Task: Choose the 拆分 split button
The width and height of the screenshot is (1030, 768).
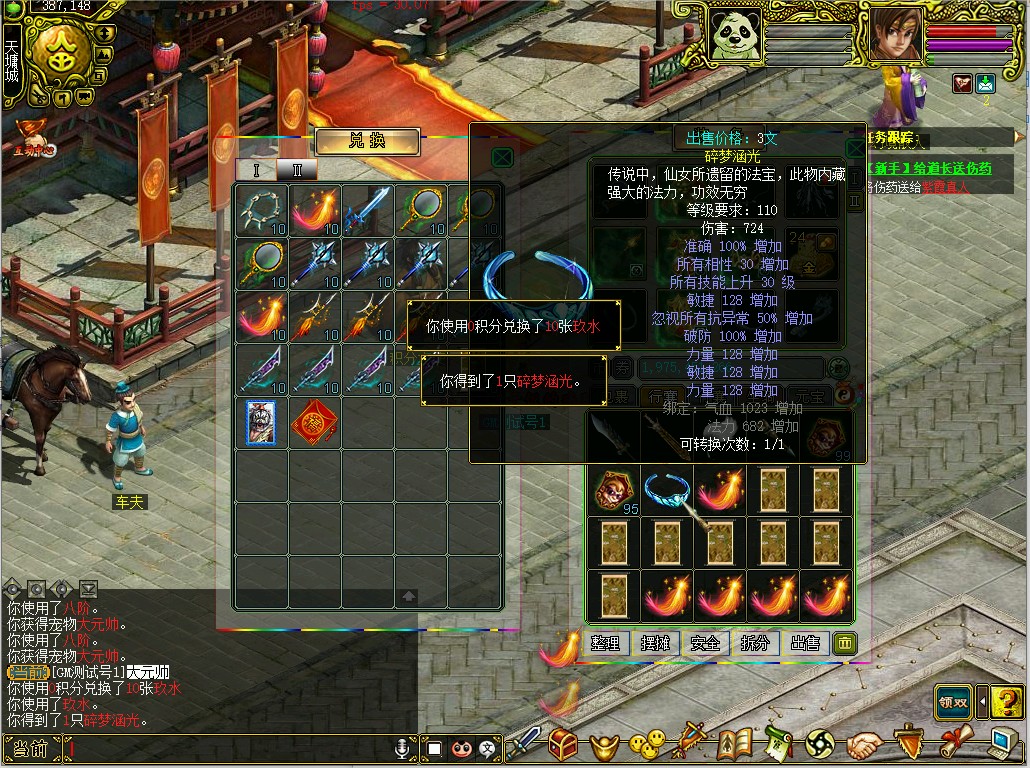Action: click(755, 643)
